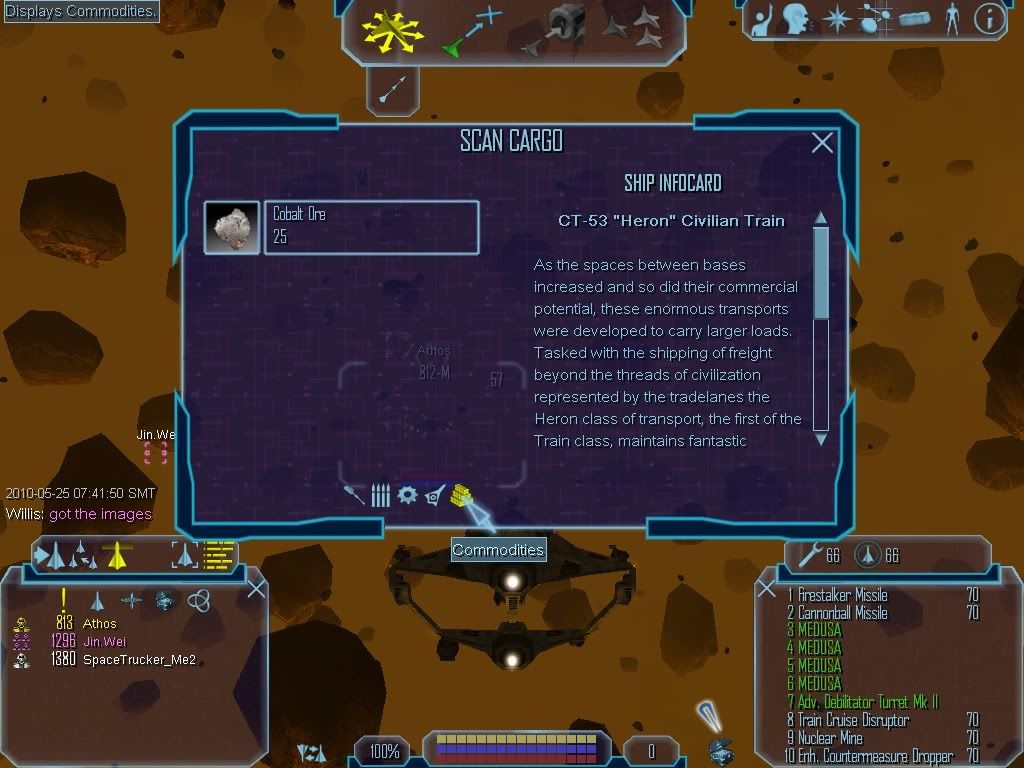This screenshot has width=1024, height=768.
Task: Open the chat speaking-head icon
Action: click(x=795, y=19)
